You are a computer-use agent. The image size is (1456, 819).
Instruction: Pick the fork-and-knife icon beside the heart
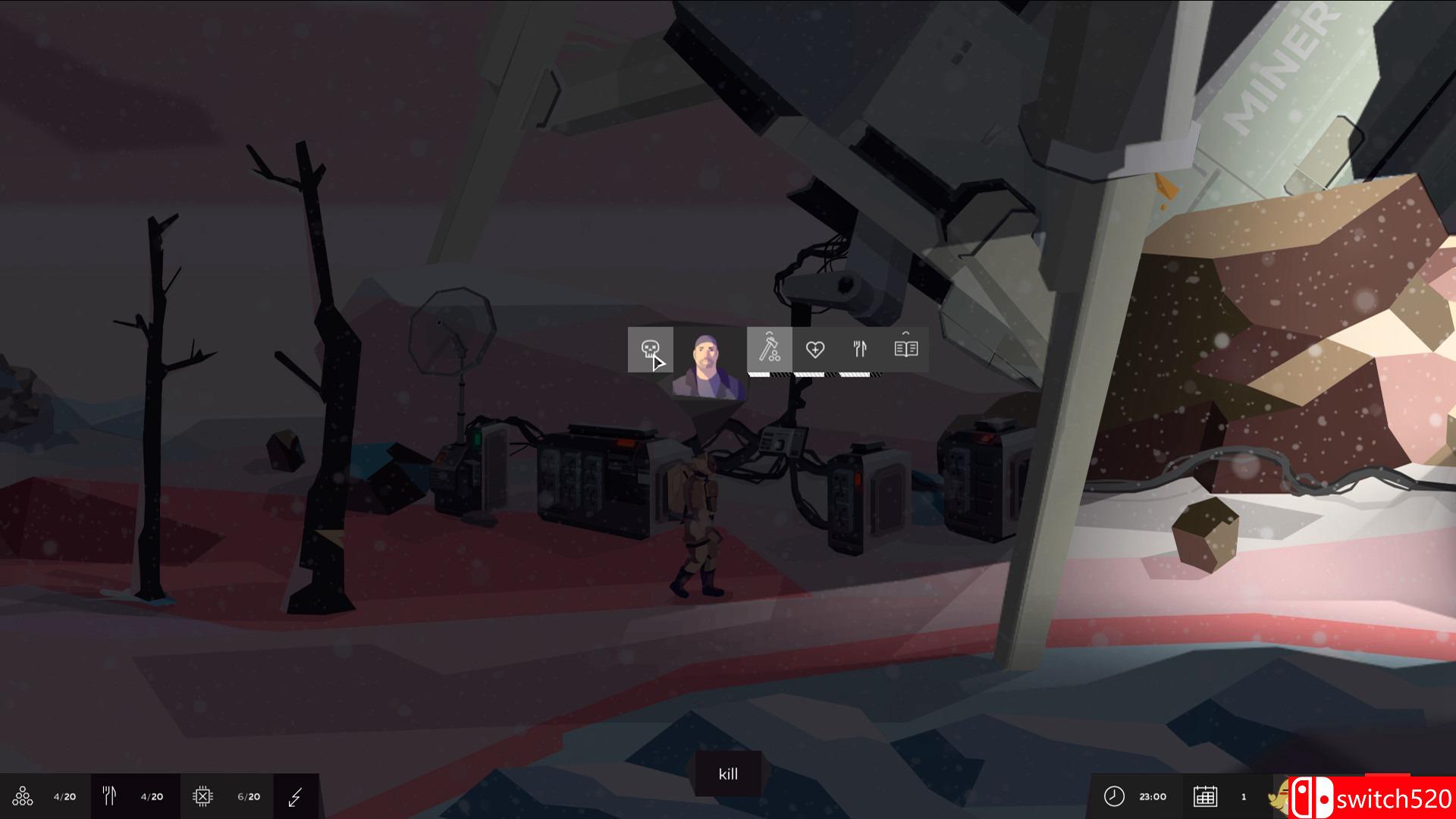click(860, 349)
